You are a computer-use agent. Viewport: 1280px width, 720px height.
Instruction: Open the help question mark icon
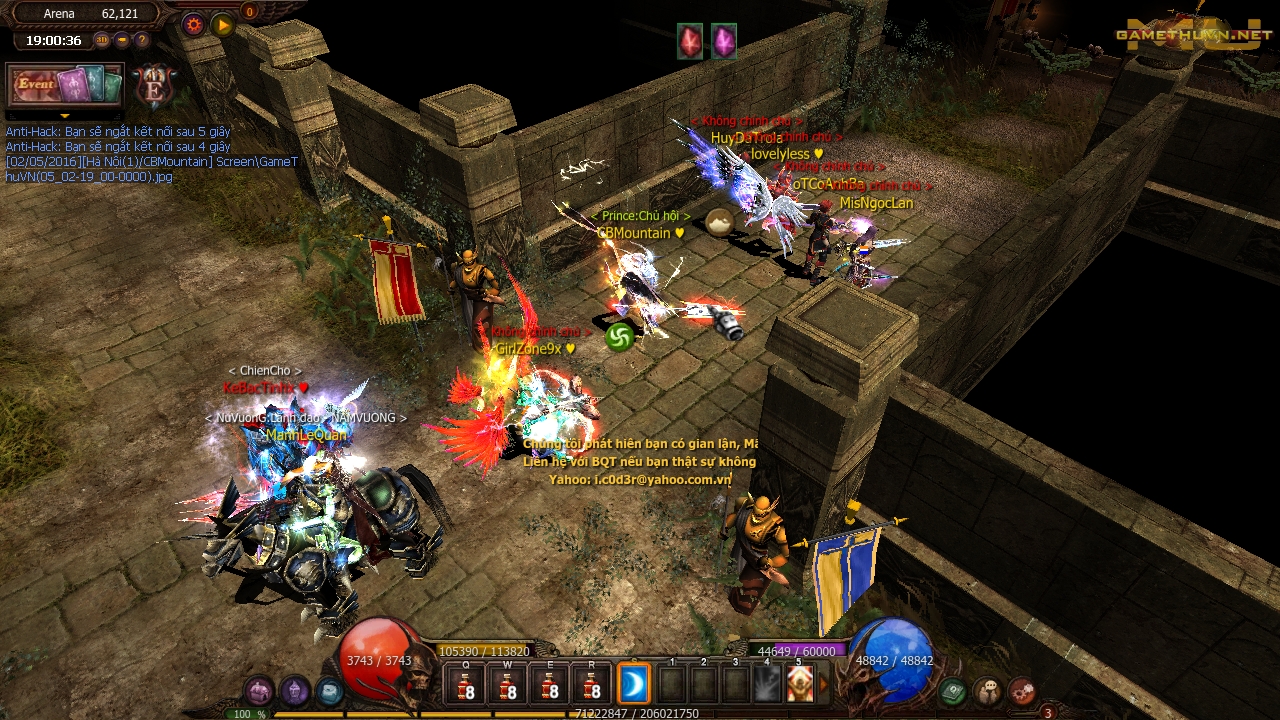[141, 39]
